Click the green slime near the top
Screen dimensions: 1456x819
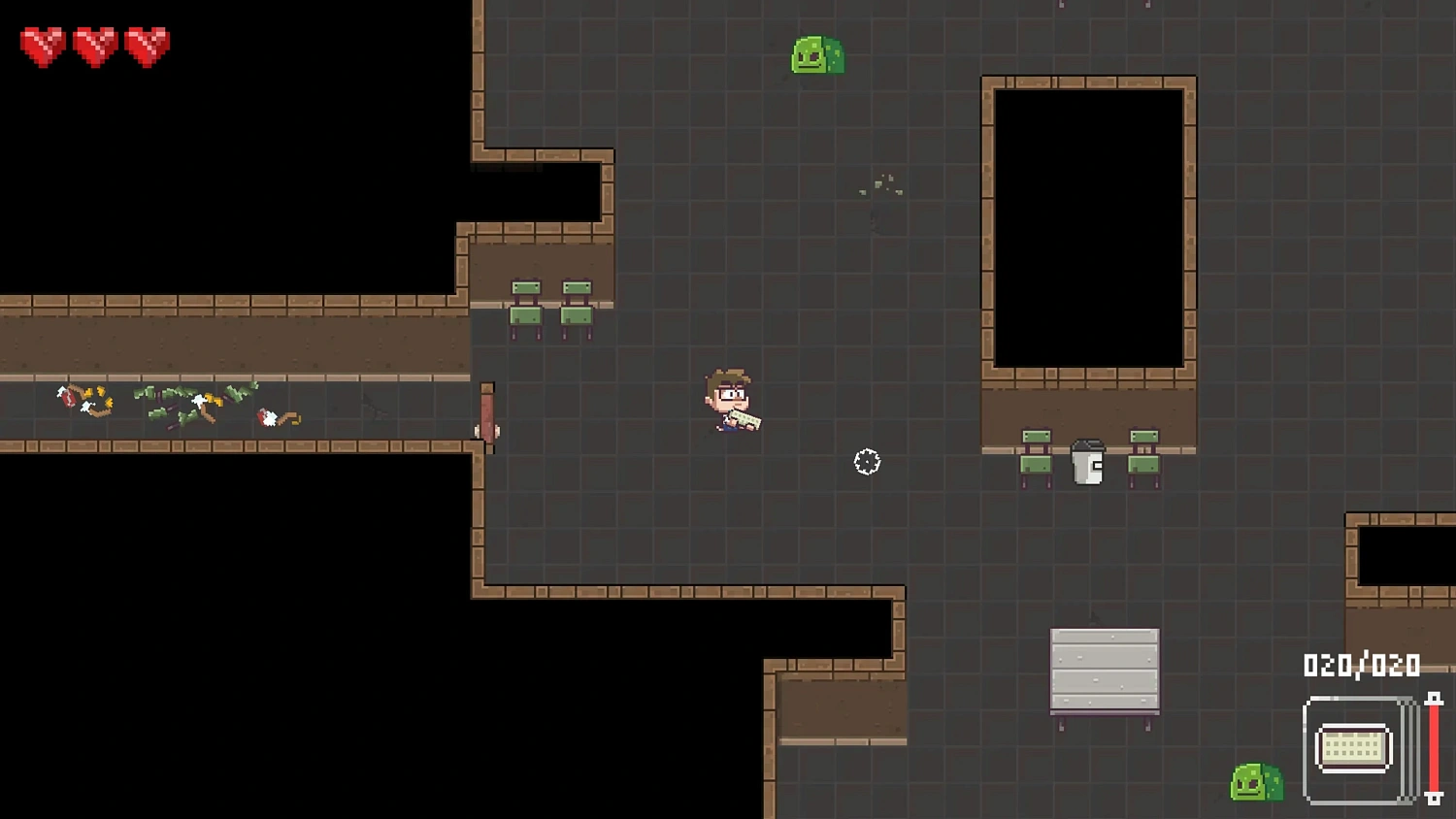click(x=815, y=56)
